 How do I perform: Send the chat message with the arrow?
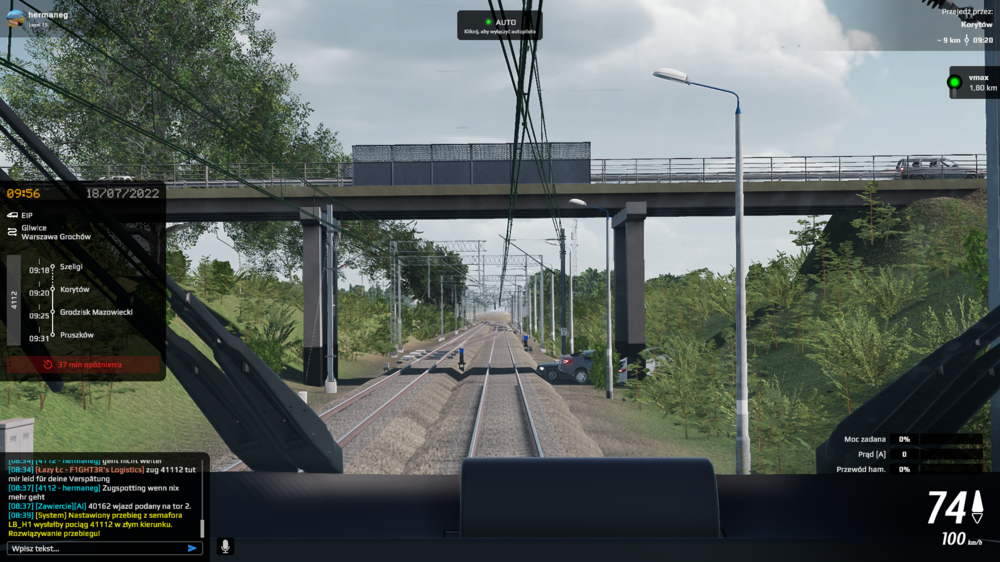192,548
